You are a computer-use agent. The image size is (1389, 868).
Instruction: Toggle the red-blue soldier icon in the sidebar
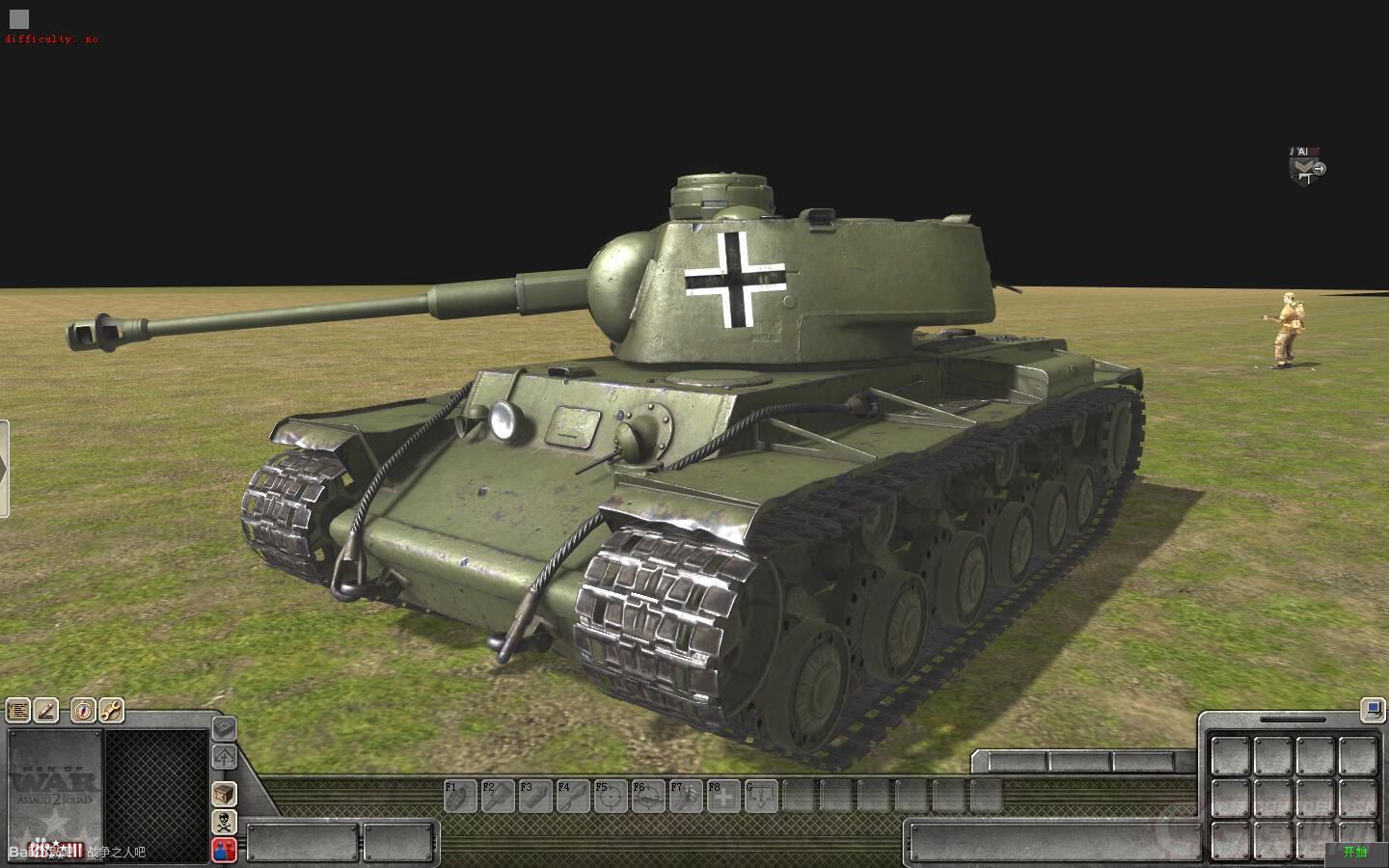coord(224,850)
